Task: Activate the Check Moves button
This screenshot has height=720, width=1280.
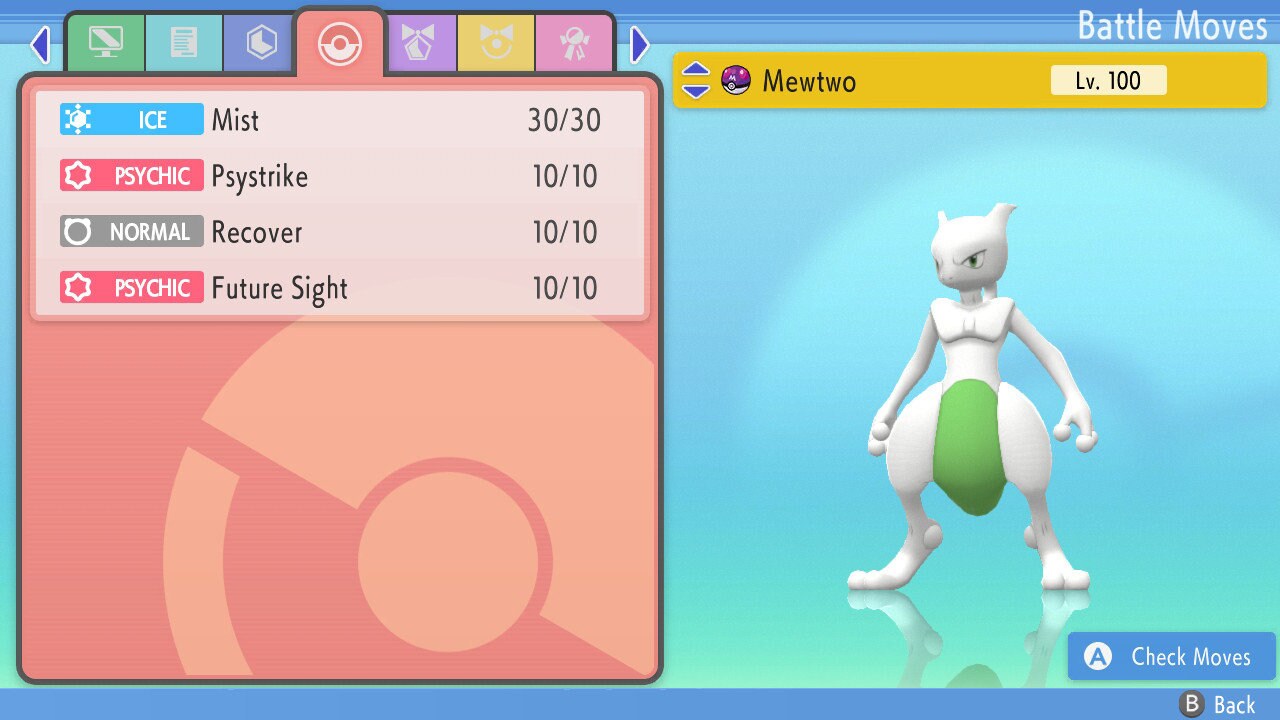Action: click(1171, 657)
